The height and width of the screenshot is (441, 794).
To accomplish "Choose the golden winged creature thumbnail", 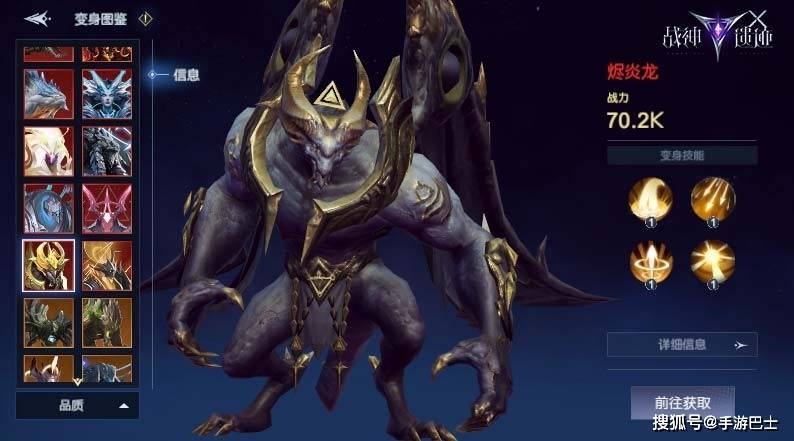I will click(106, 265).
